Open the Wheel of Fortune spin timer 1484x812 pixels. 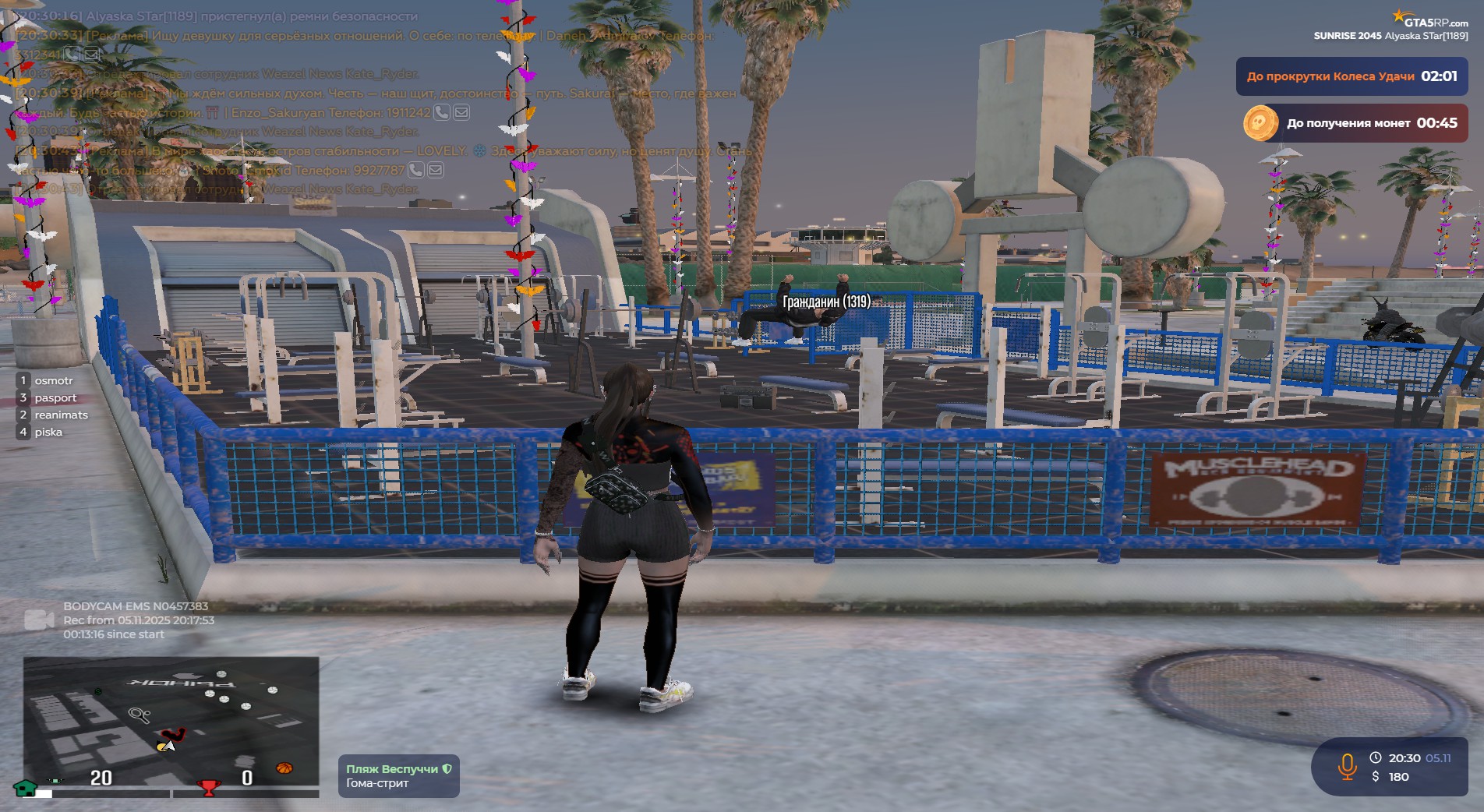[1351, 76]
